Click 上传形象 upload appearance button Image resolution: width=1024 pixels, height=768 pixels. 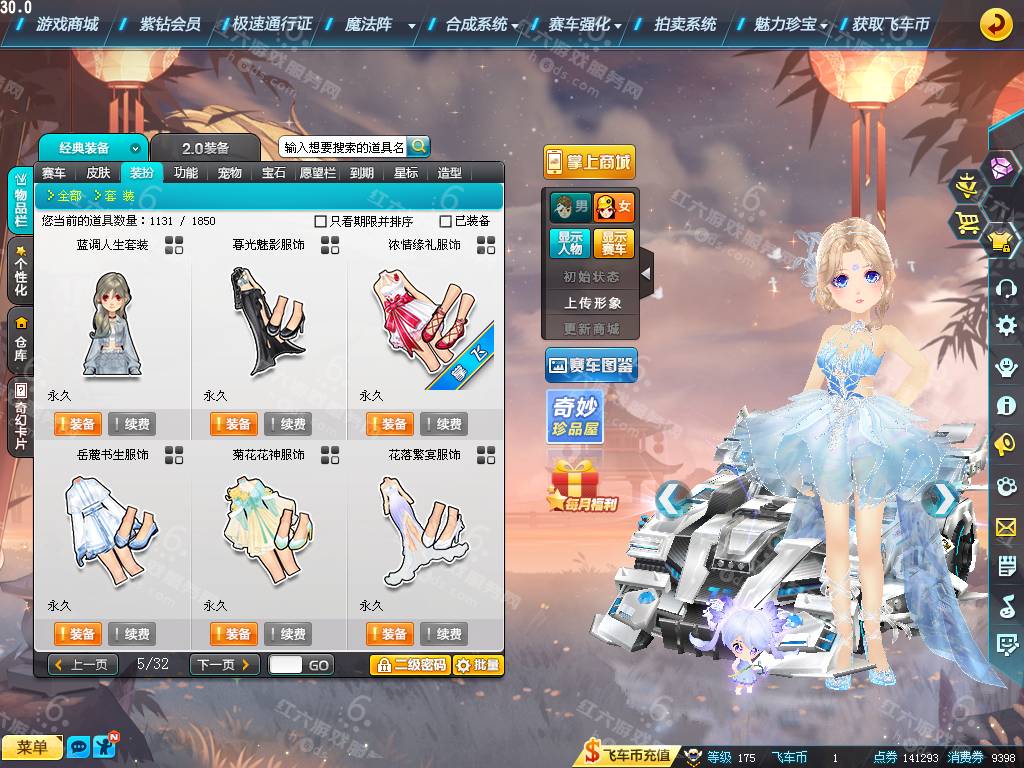(x=592, y=302)
